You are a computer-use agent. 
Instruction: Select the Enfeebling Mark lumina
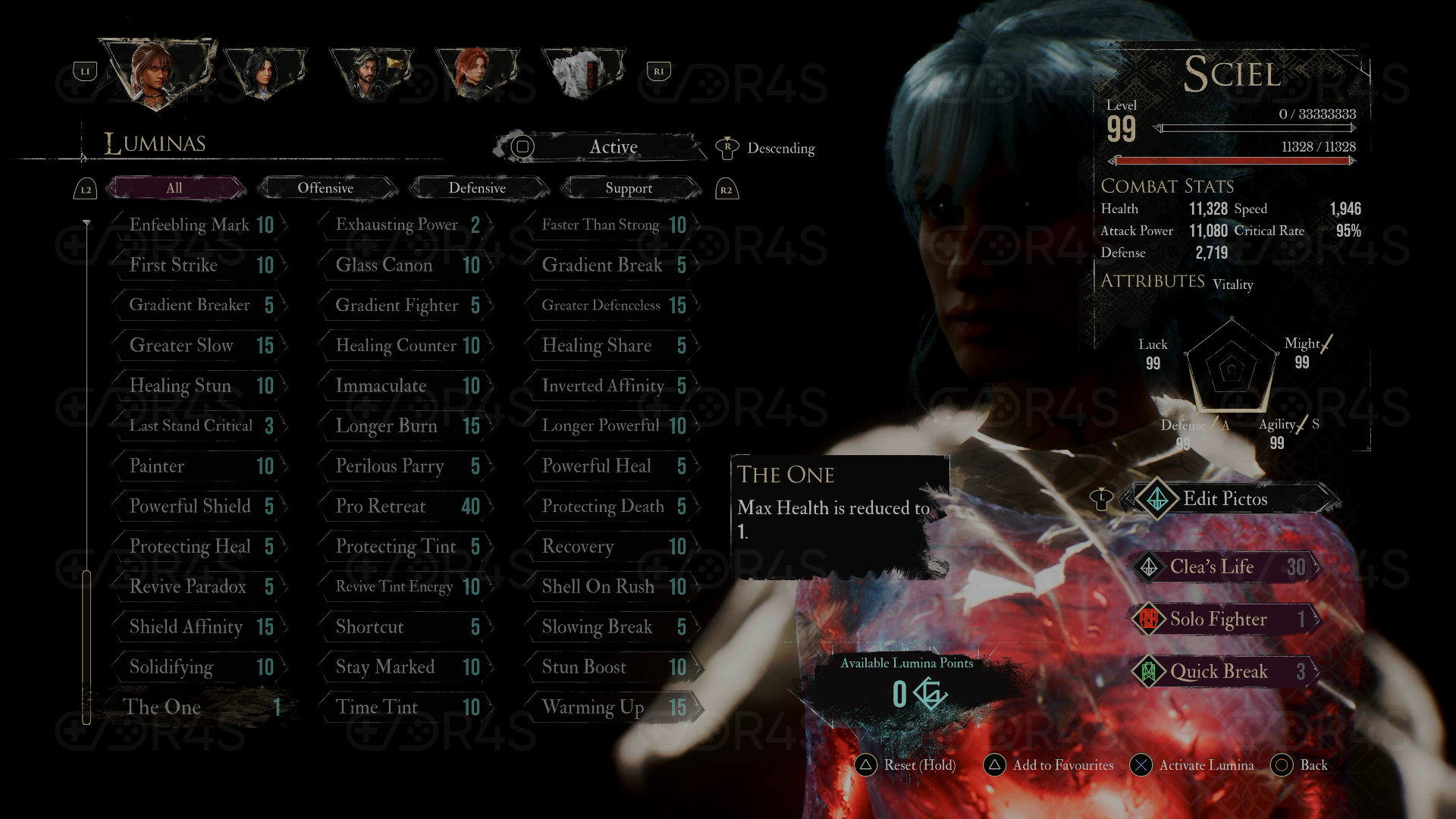tap(200, 224)
